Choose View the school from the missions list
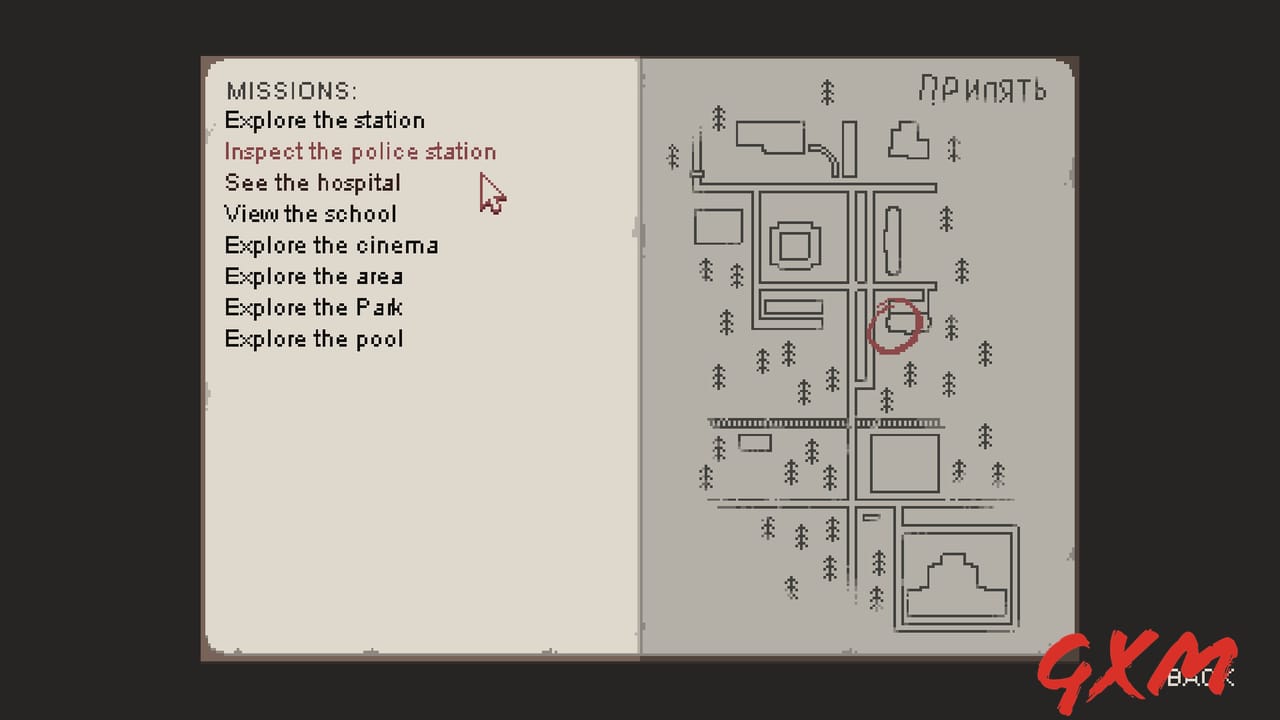Screen dimensions: 1280x720 point(310,214)
